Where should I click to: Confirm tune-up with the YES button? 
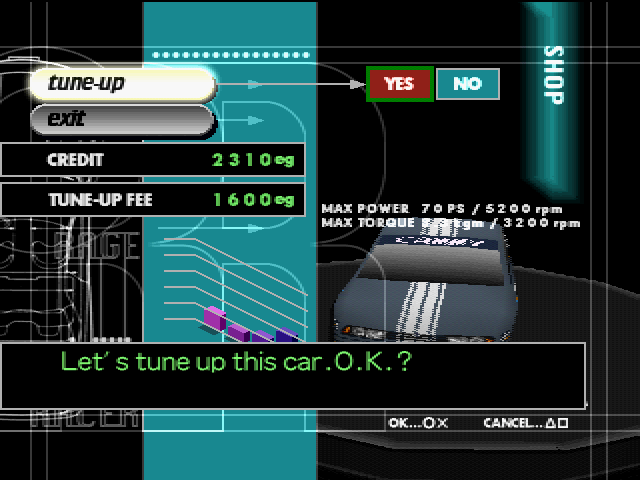click(399, 84)
